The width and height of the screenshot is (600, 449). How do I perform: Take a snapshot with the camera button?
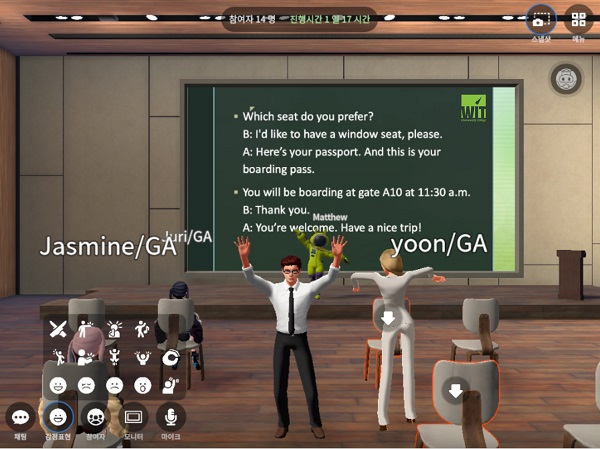[x=540, y=20]
